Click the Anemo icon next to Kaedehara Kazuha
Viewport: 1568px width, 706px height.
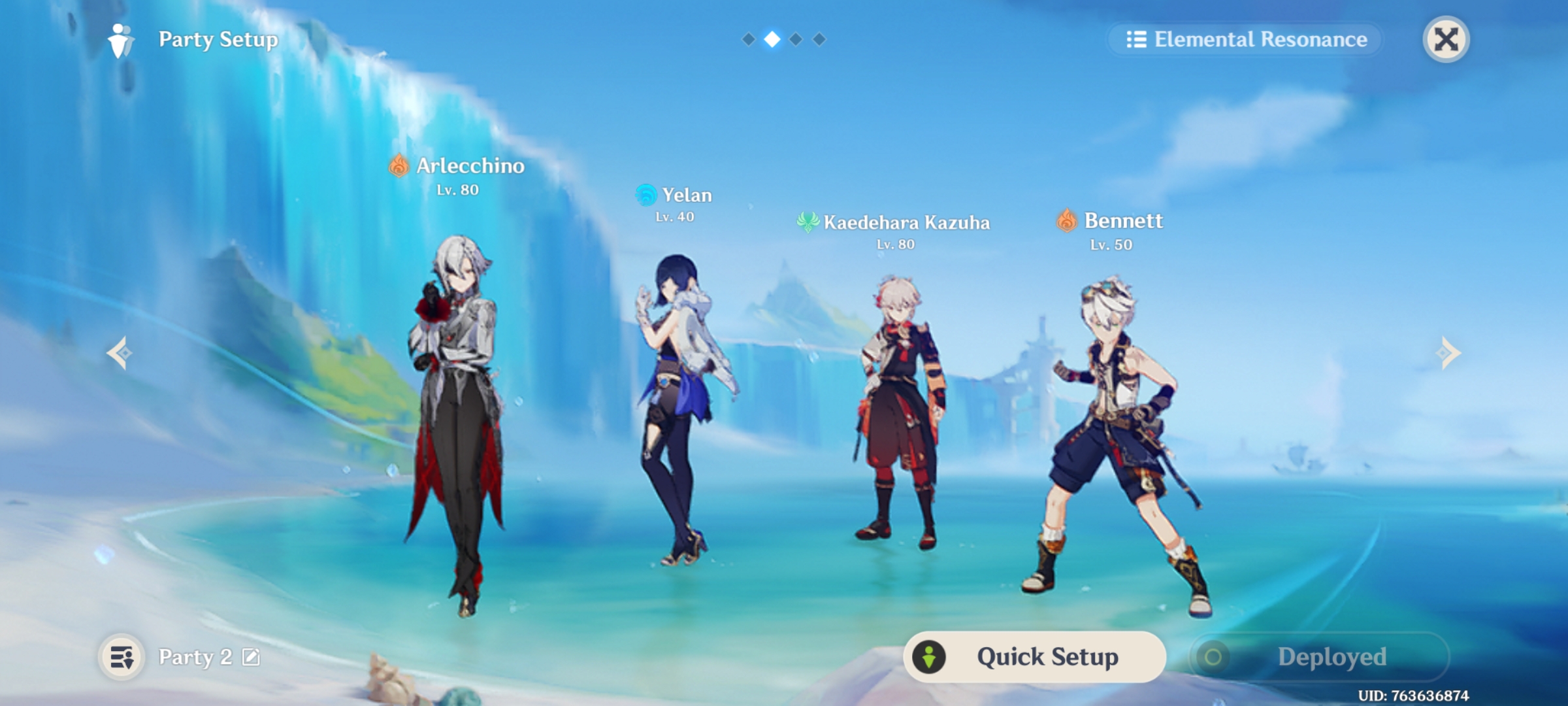(807, 222)
